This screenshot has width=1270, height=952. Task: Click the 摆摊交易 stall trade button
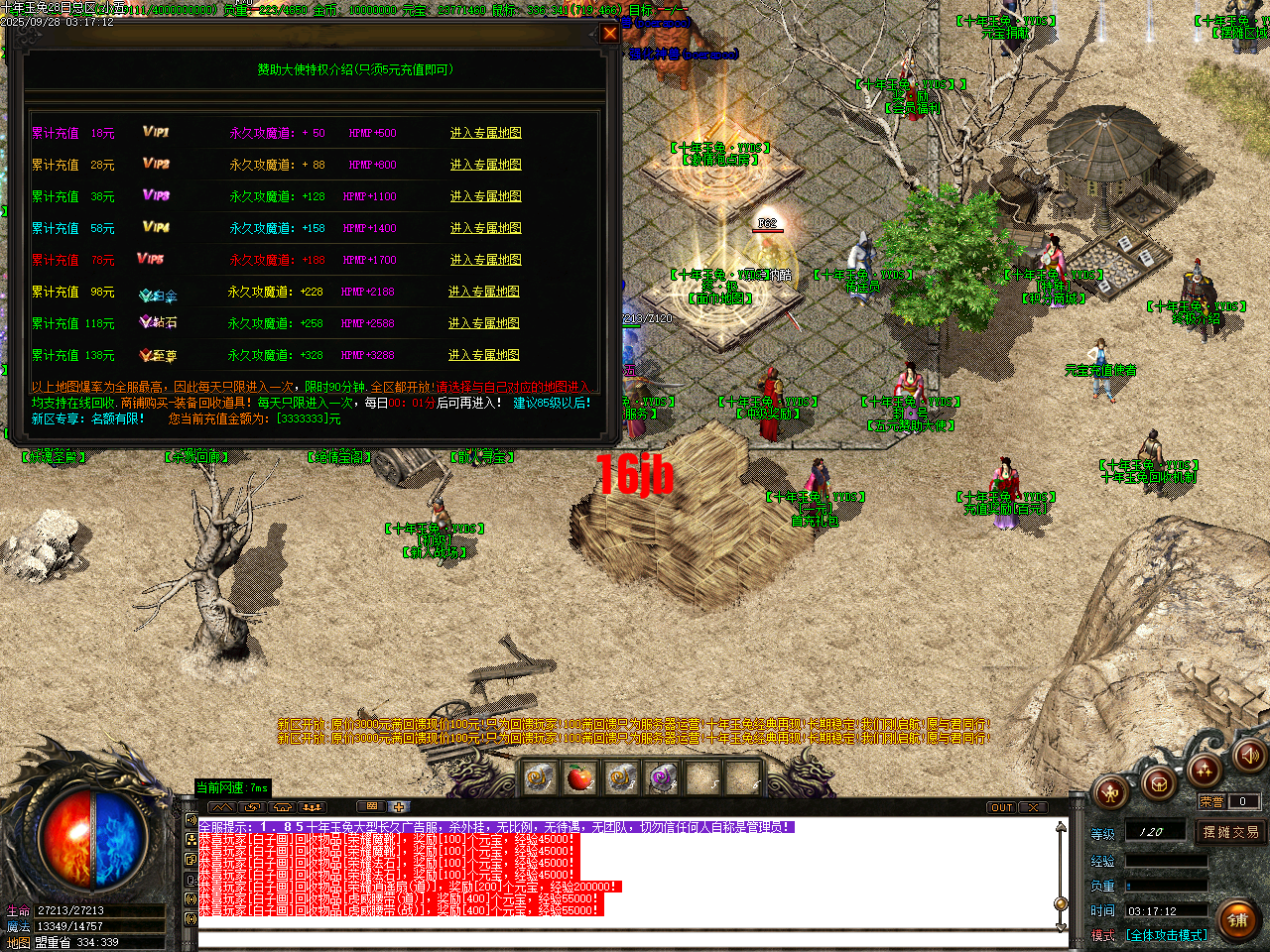point(1232,833)
